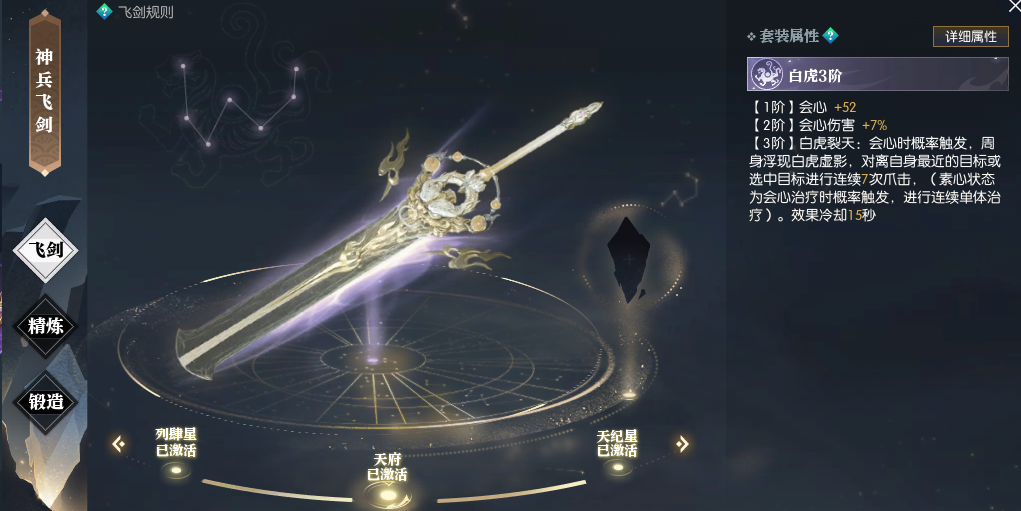Switch to the 飞剑 tab
The height and width of the screenshot is (511, 1021).
[x=46, y=249]
